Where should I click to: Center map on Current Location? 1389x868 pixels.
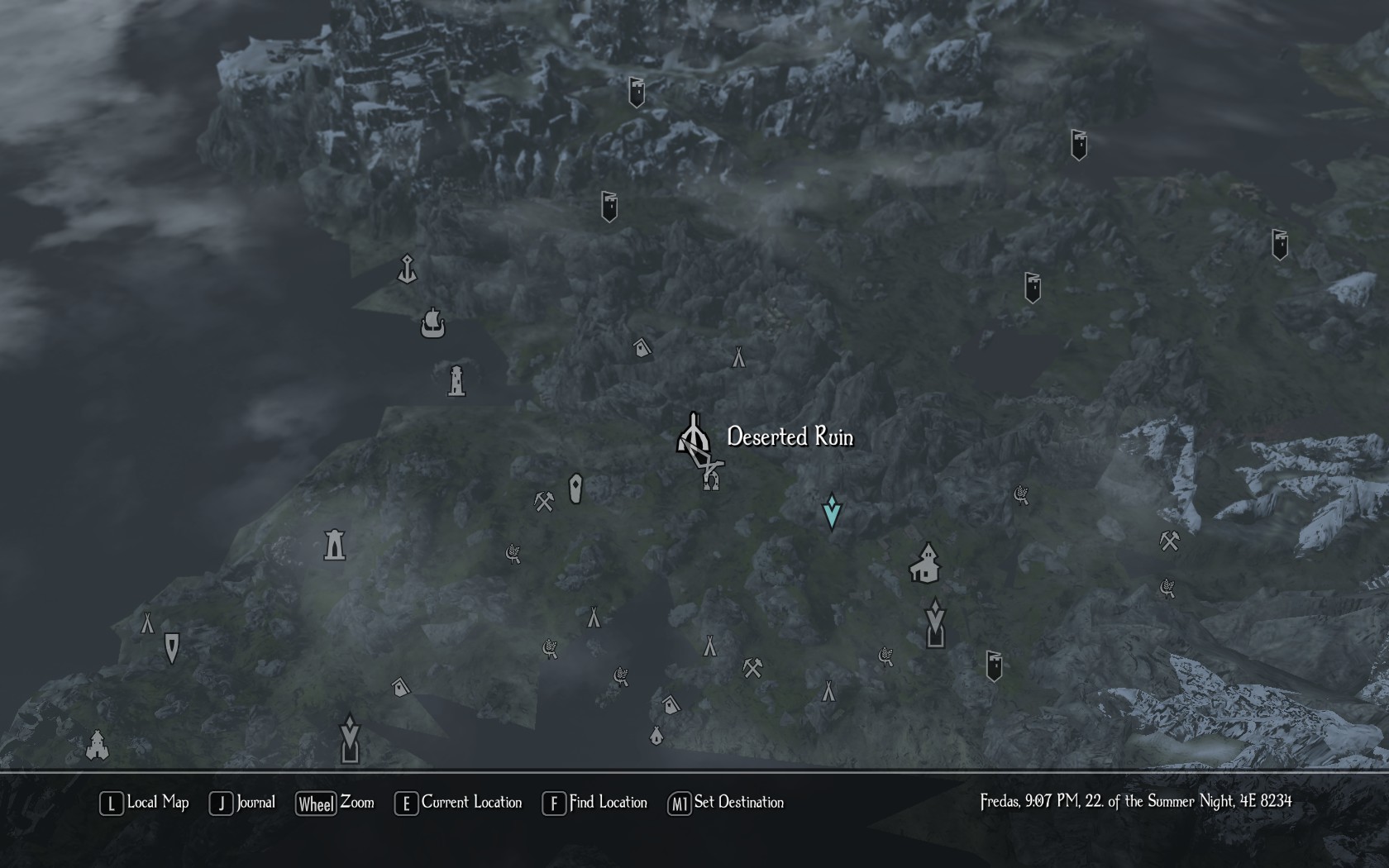[x=459, y=803]
